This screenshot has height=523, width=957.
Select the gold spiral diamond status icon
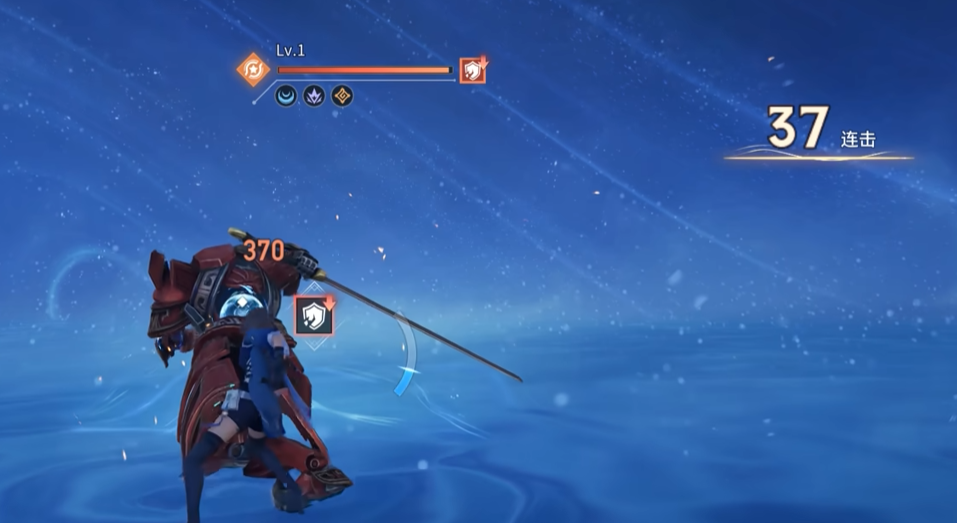(x=342, y=97)
